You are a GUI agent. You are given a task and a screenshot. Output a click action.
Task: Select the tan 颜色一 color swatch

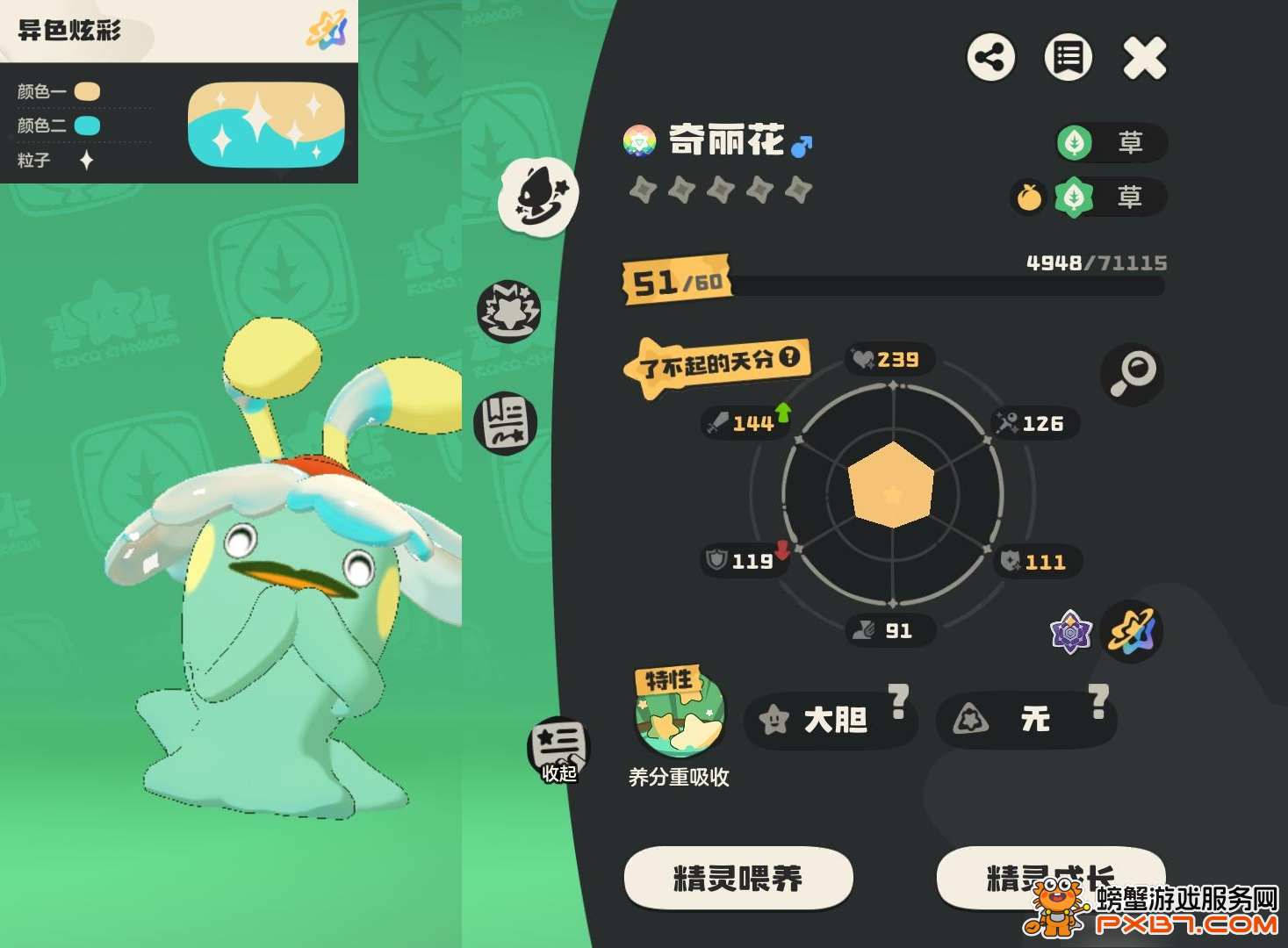pos(85,90)
